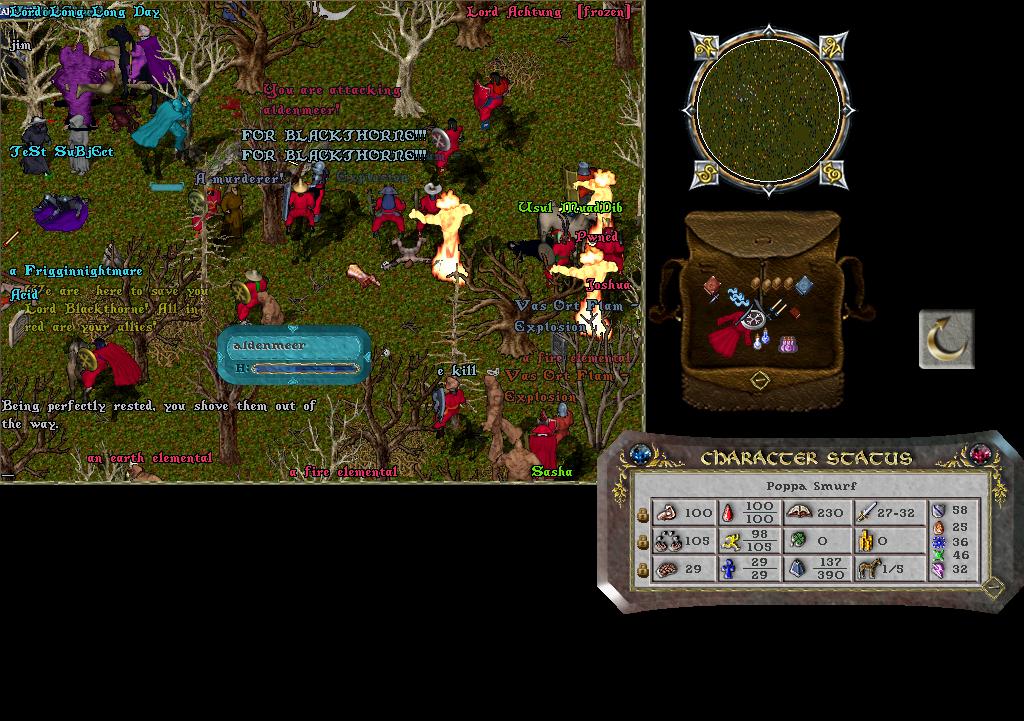1024x721 pixels.
Task: Minimize the Character Status window
Action: 992,586
